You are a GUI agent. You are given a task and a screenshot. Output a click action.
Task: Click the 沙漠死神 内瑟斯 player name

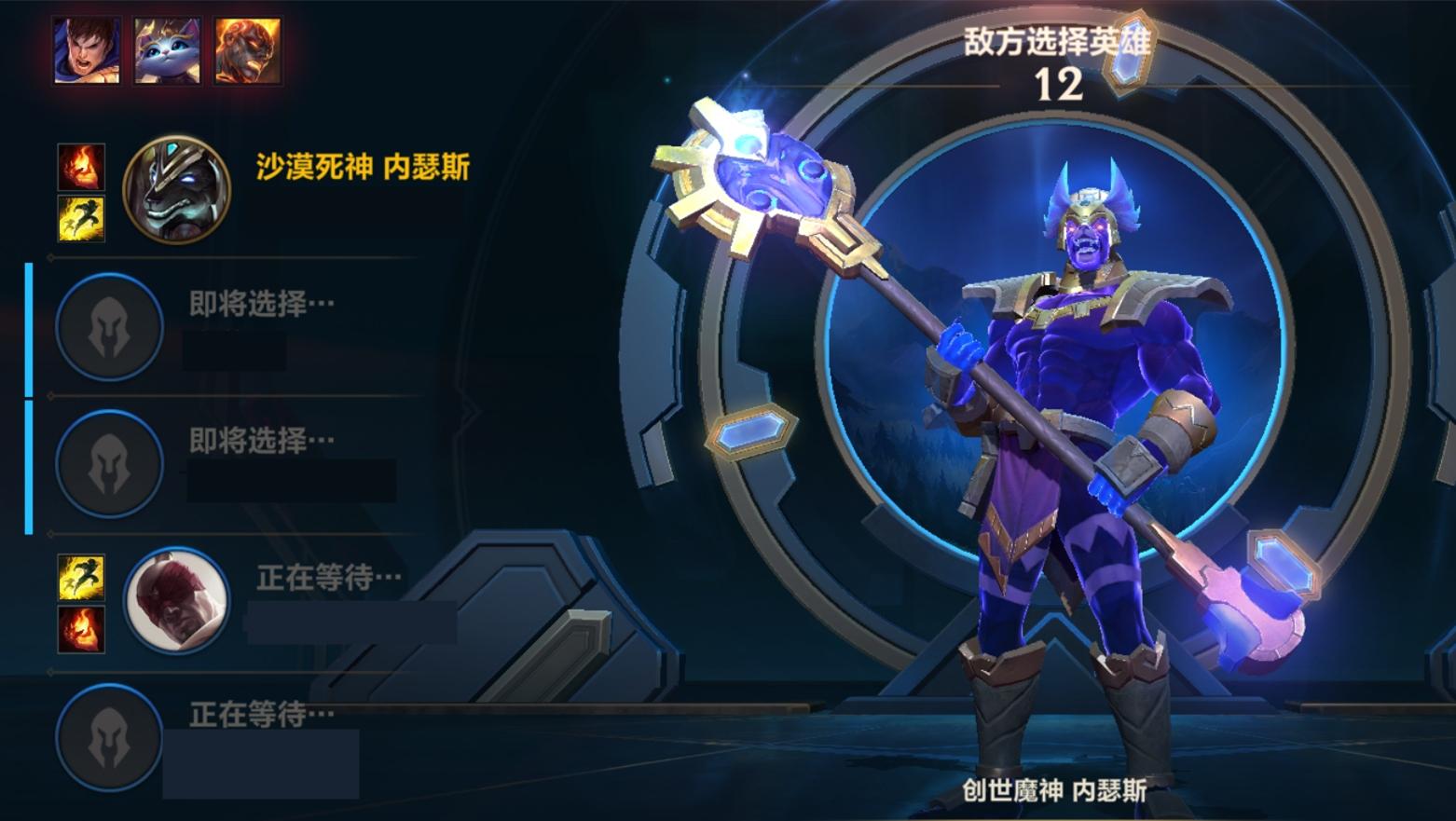363,168
